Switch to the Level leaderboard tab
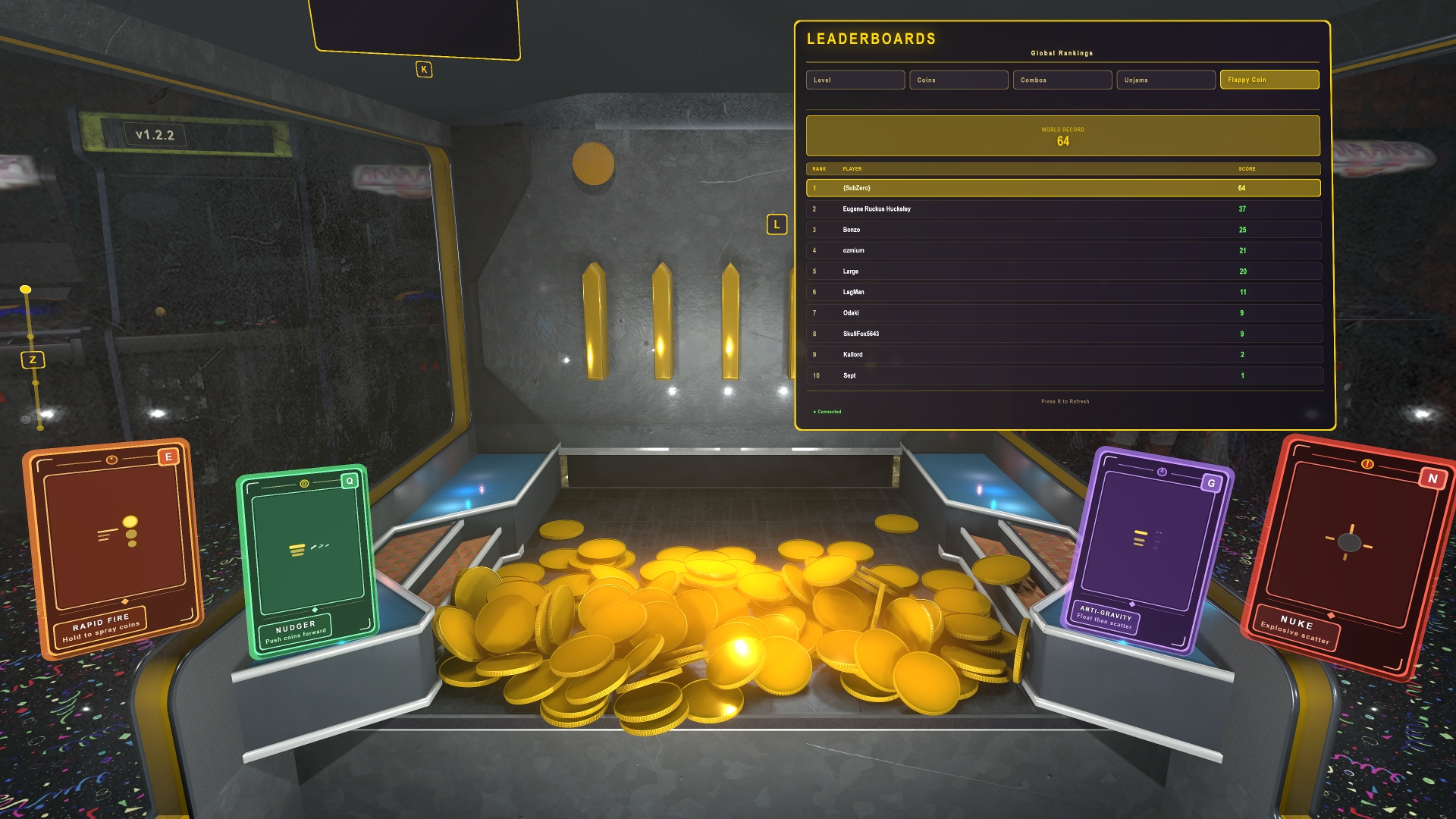Screen dimensions: 1456x819 (855, 80)
